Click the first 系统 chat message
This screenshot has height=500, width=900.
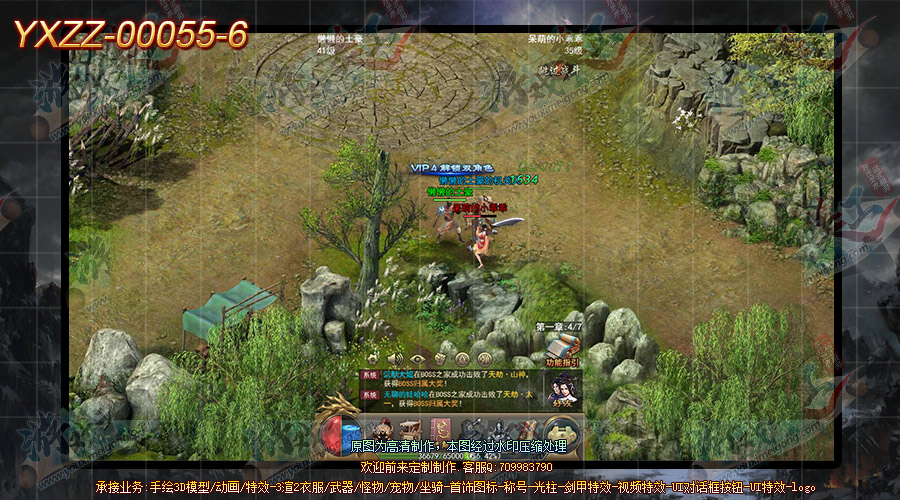(450, 375)
